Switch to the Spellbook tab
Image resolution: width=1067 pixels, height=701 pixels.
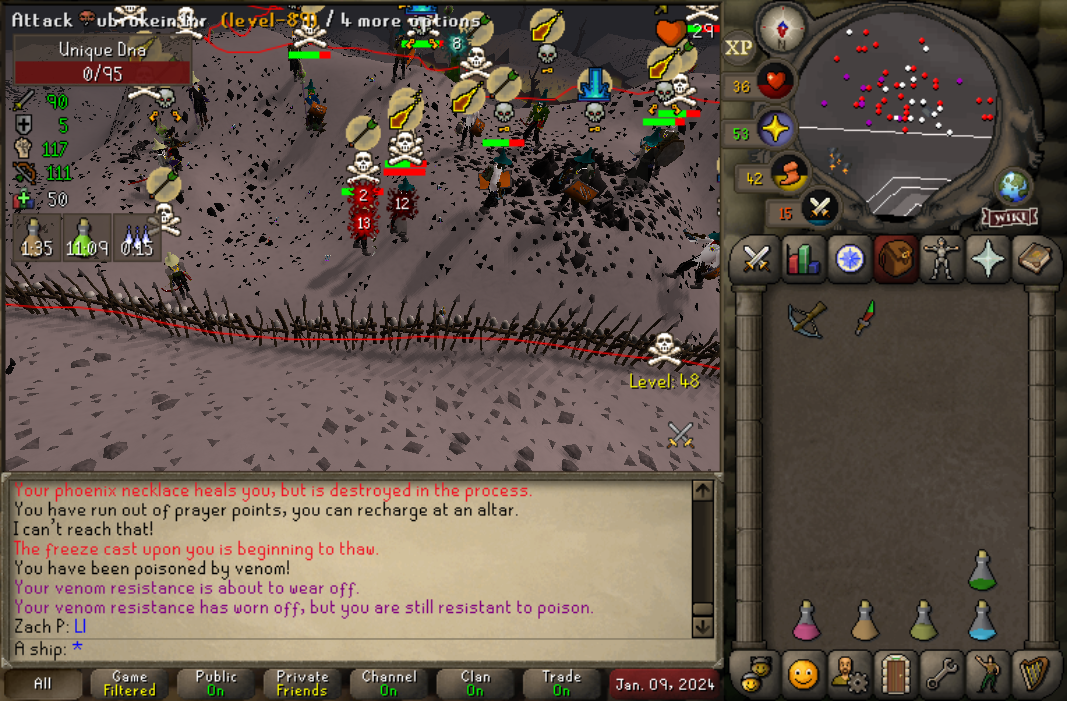click(1036, 260)
